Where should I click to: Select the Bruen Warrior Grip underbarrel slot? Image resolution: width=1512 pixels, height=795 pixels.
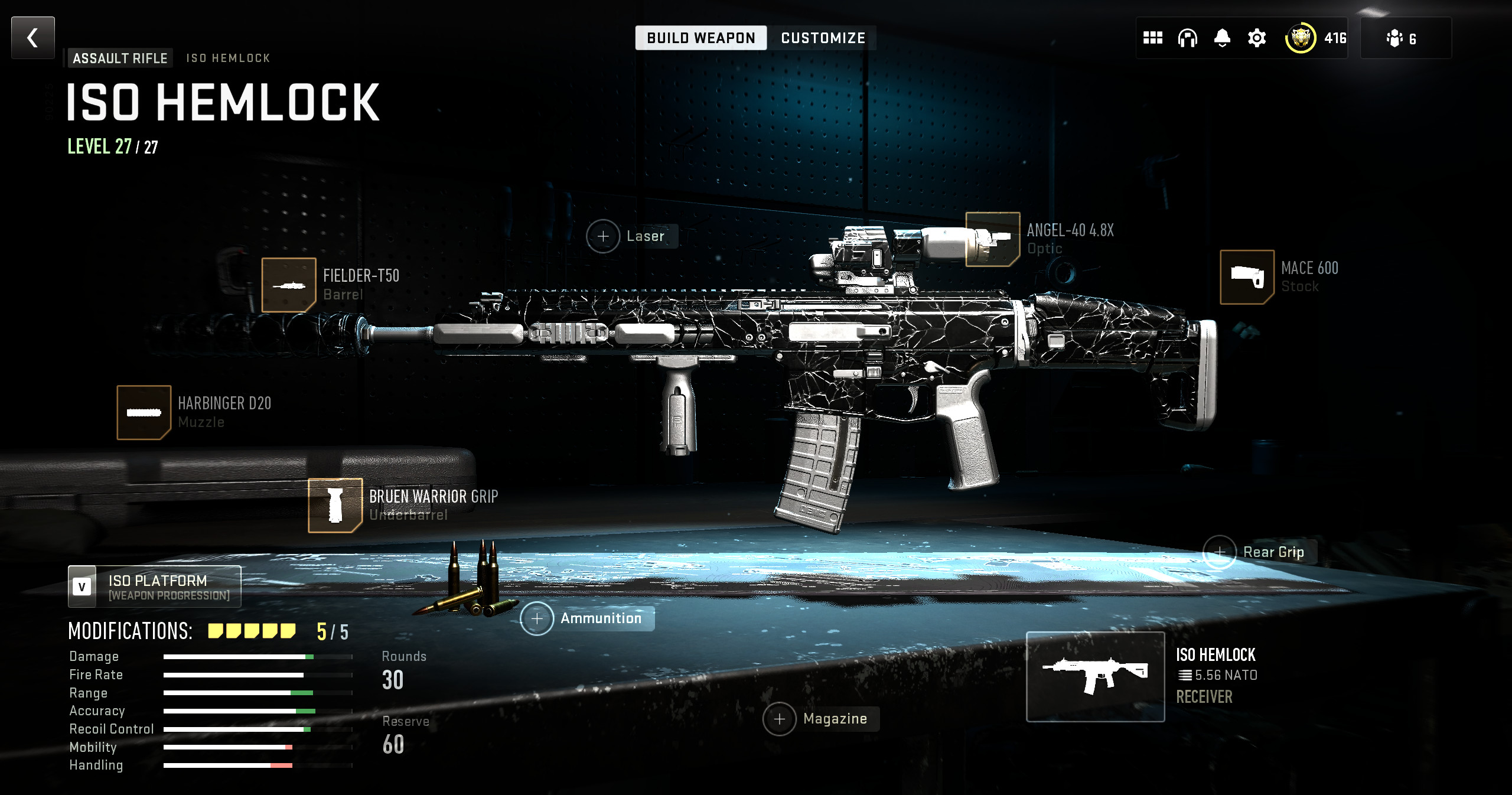click(x=335, y=506)
